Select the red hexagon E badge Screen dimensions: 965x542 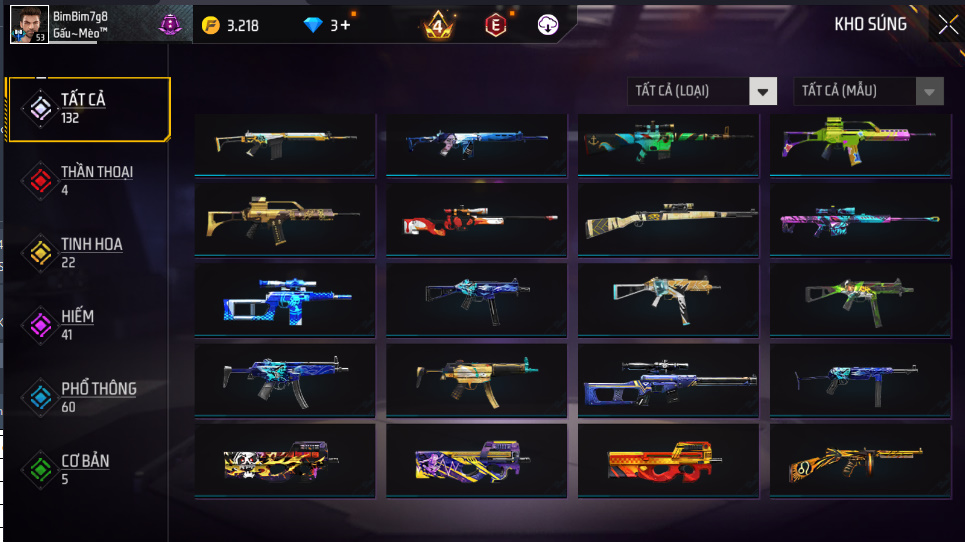pyautogui.click(x=495, y=25)
